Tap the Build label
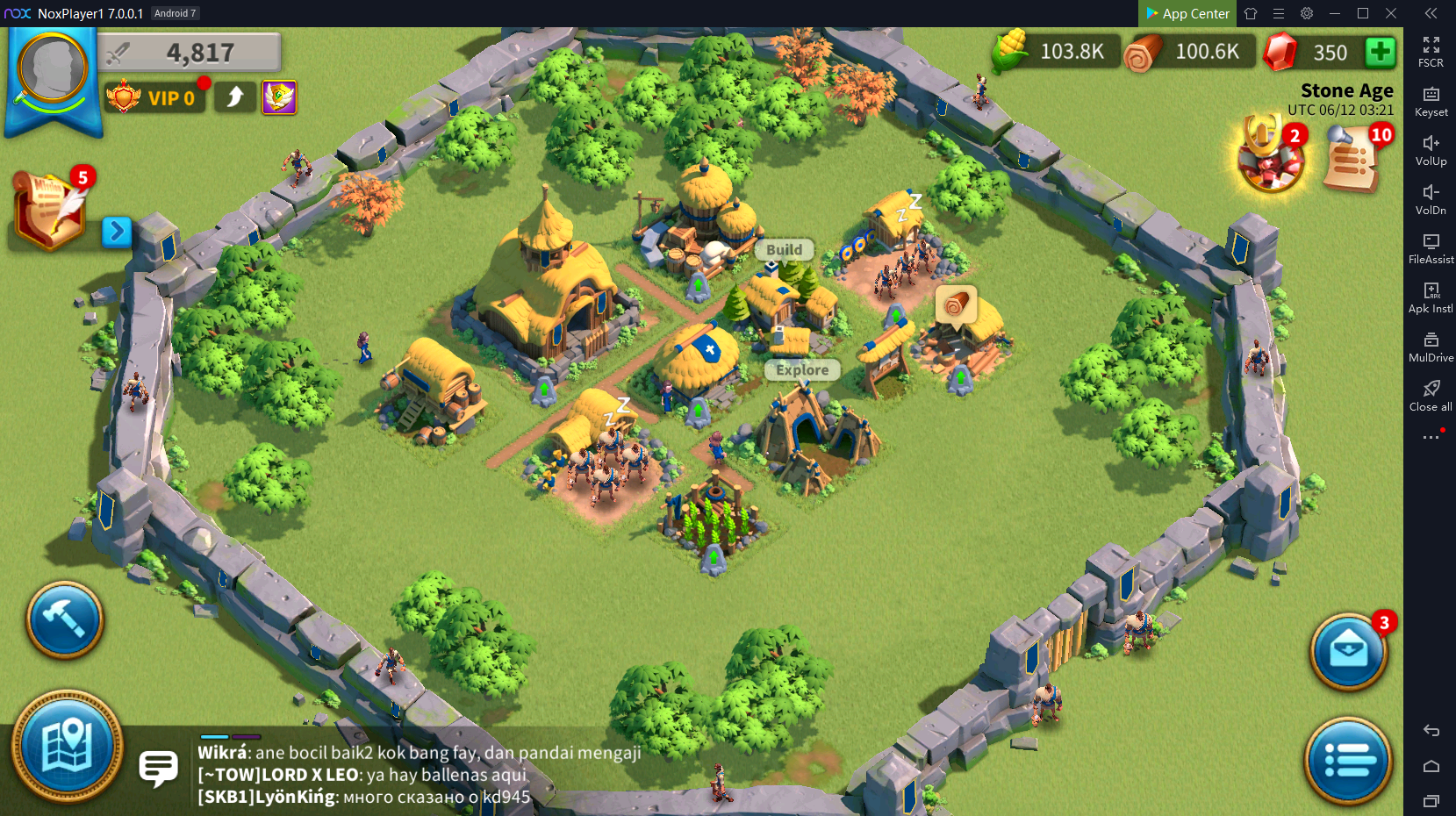 pos(784,250)
